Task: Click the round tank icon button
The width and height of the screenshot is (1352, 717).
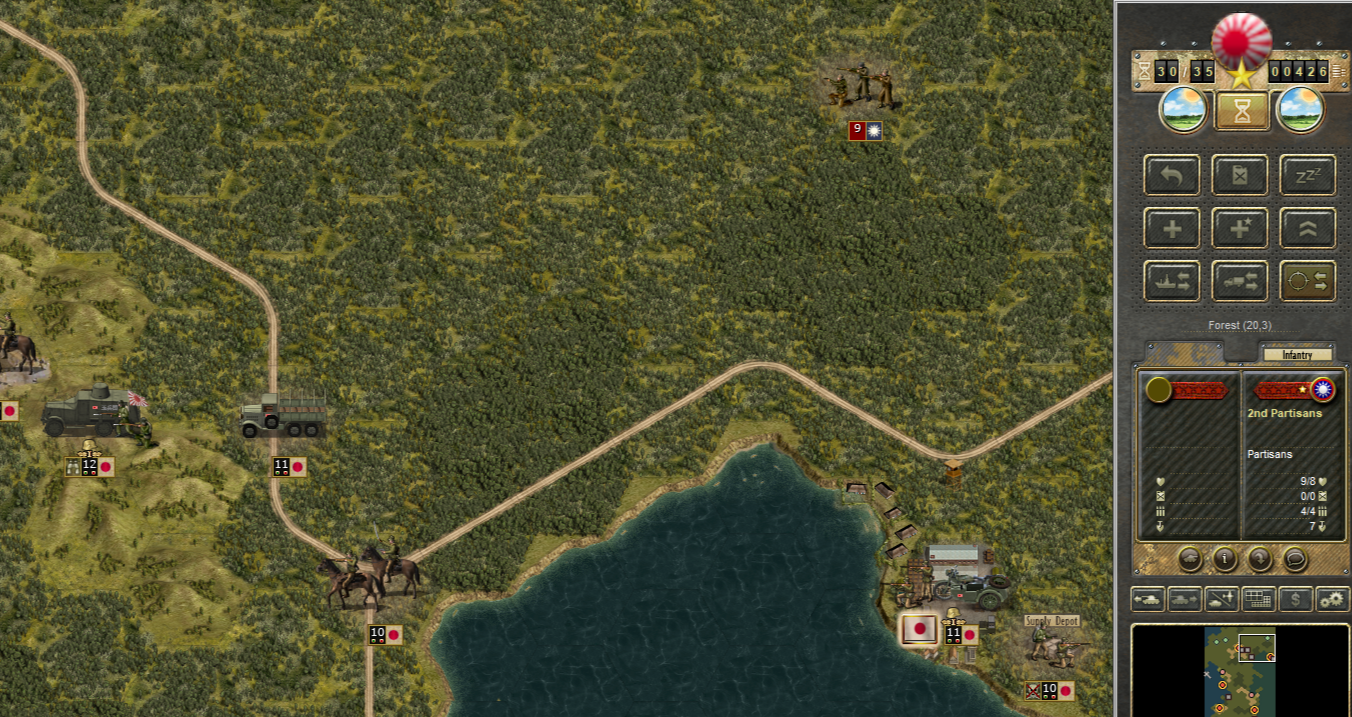Action: [x=1190, y=558]
